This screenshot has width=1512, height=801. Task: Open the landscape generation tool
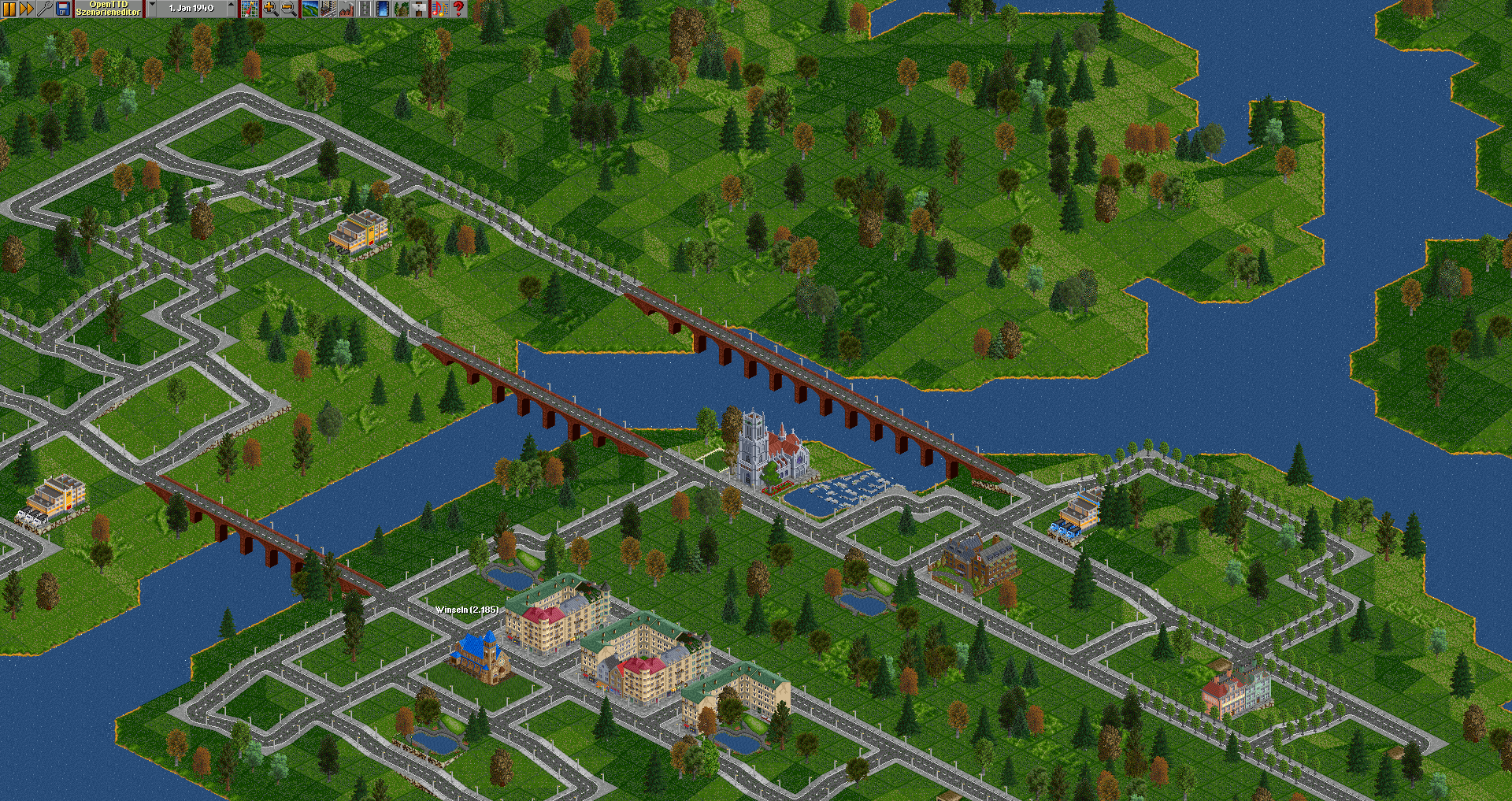[309, 9]
